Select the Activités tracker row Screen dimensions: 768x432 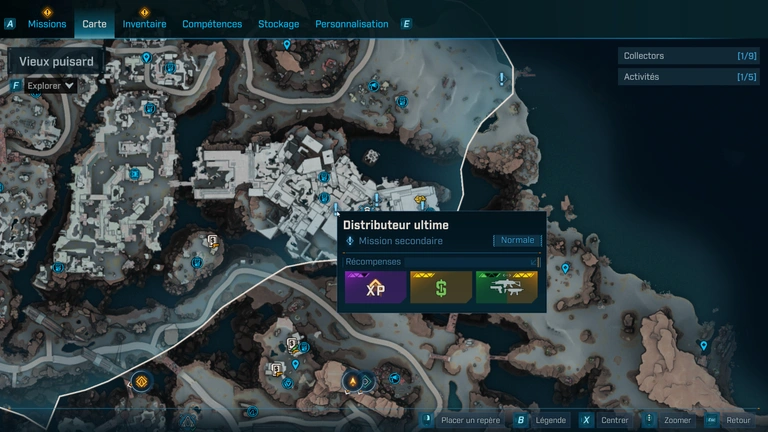coord(688,77)
